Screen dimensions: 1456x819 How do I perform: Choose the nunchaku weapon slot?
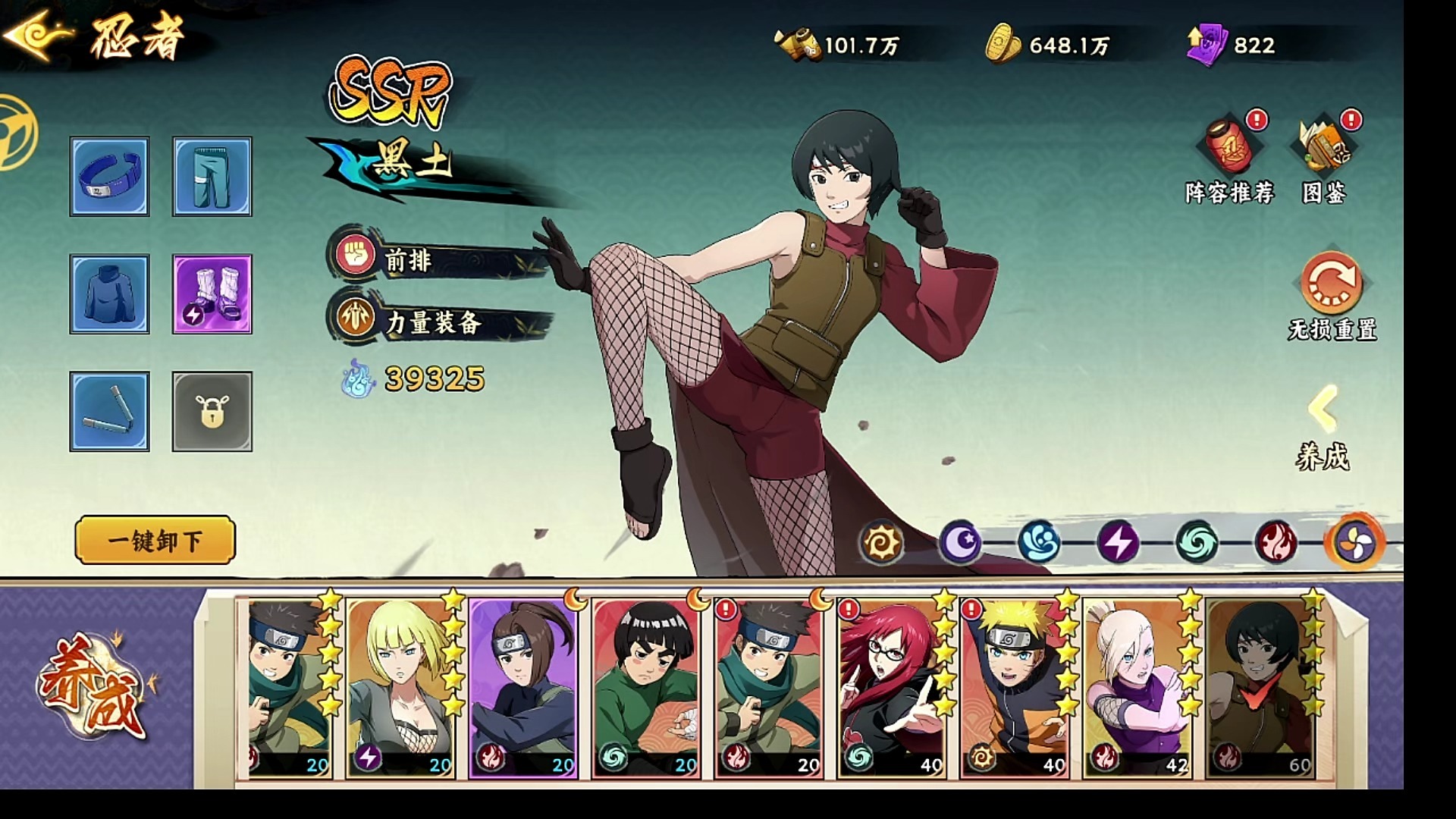(x=110, y=412)
